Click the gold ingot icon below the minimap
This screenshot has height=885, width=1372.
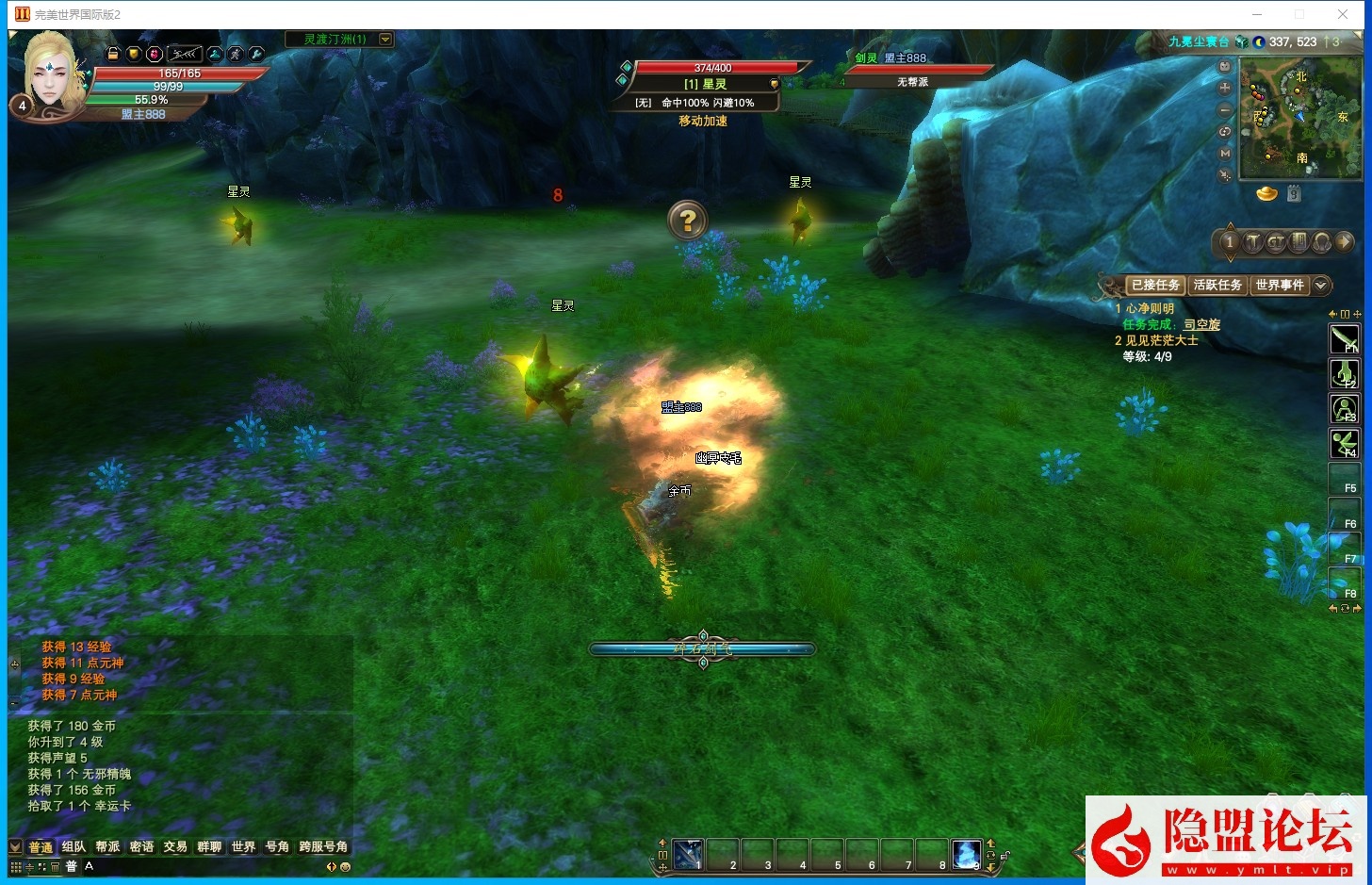1267,193
